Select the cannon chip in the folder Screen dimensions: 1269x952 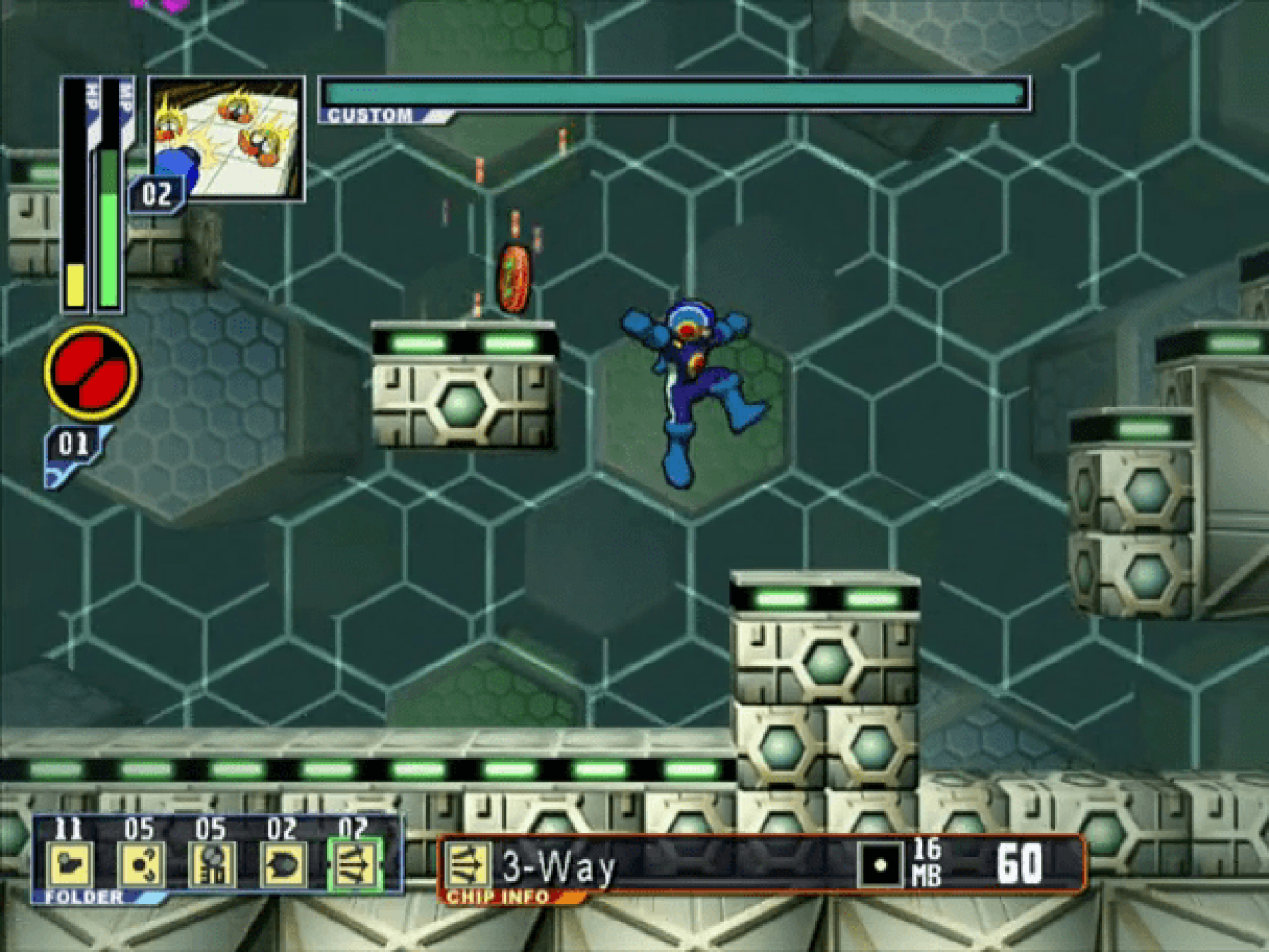pyautogui.click(x=69, y=865)
